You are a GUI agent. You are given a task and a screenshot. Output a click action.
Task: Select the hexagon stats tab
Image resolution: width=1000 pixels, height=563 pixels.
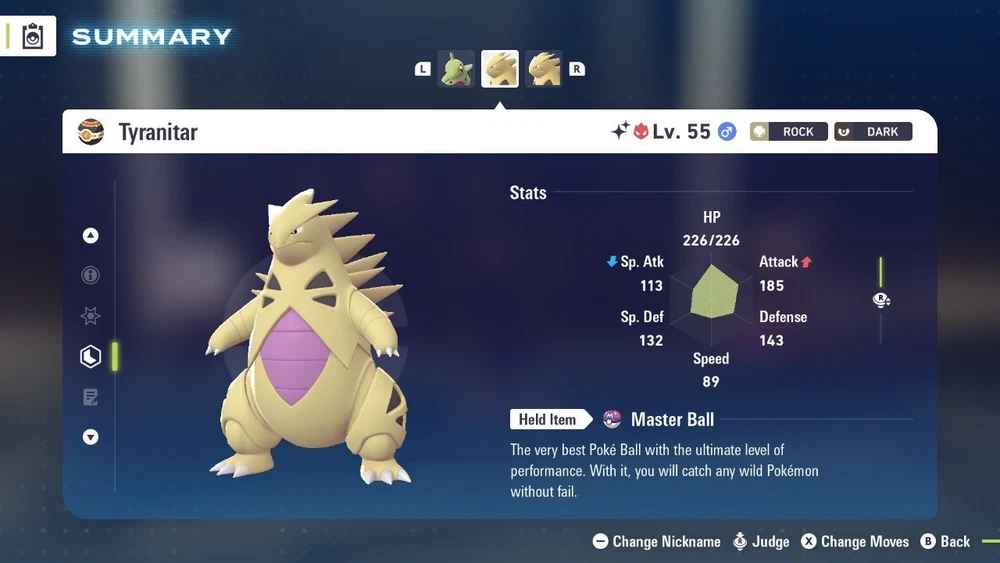(x=91, y=356)
